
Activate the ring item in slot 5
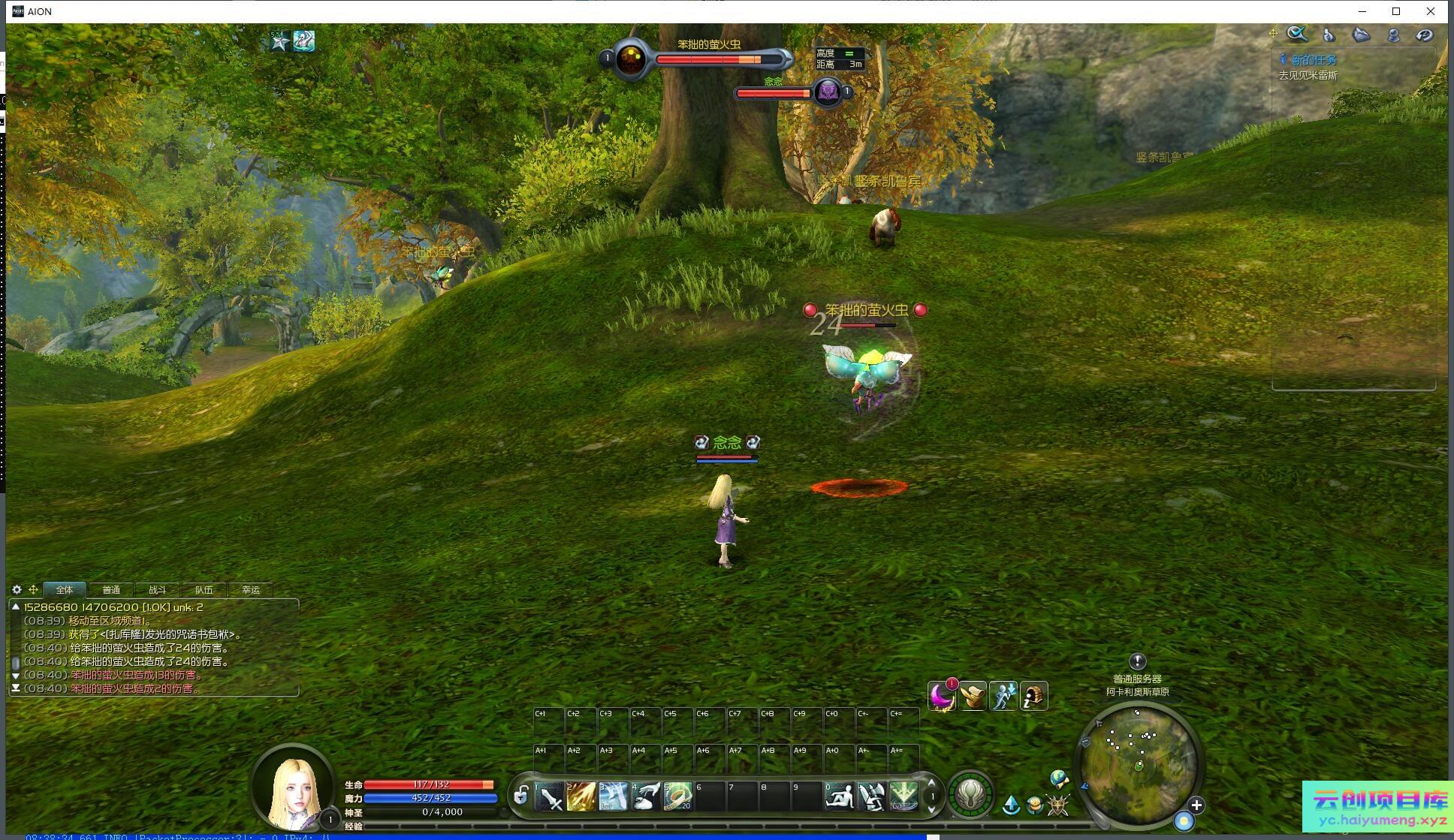[677, 796]
